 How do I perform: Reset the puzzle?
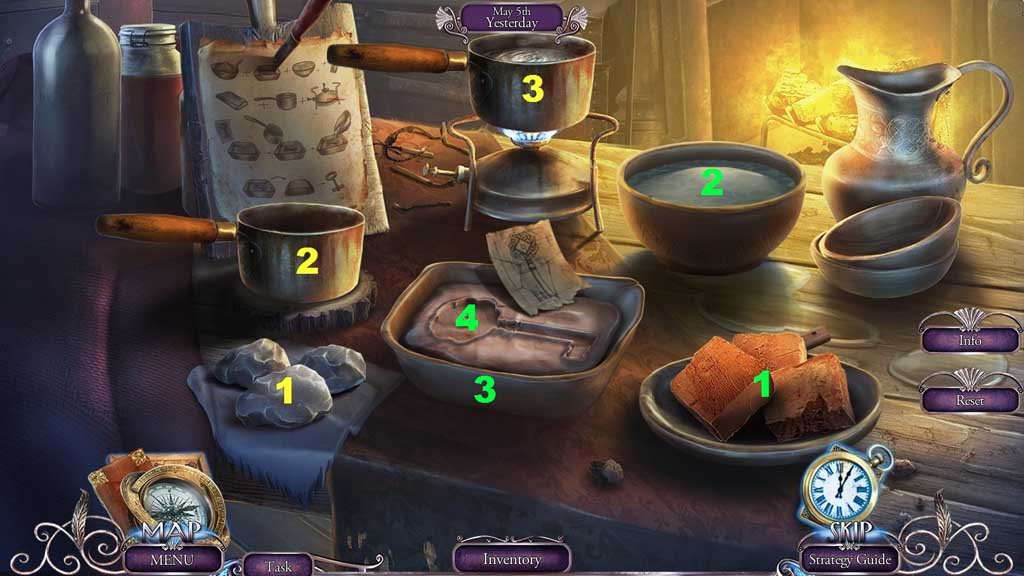coord(969,399)
